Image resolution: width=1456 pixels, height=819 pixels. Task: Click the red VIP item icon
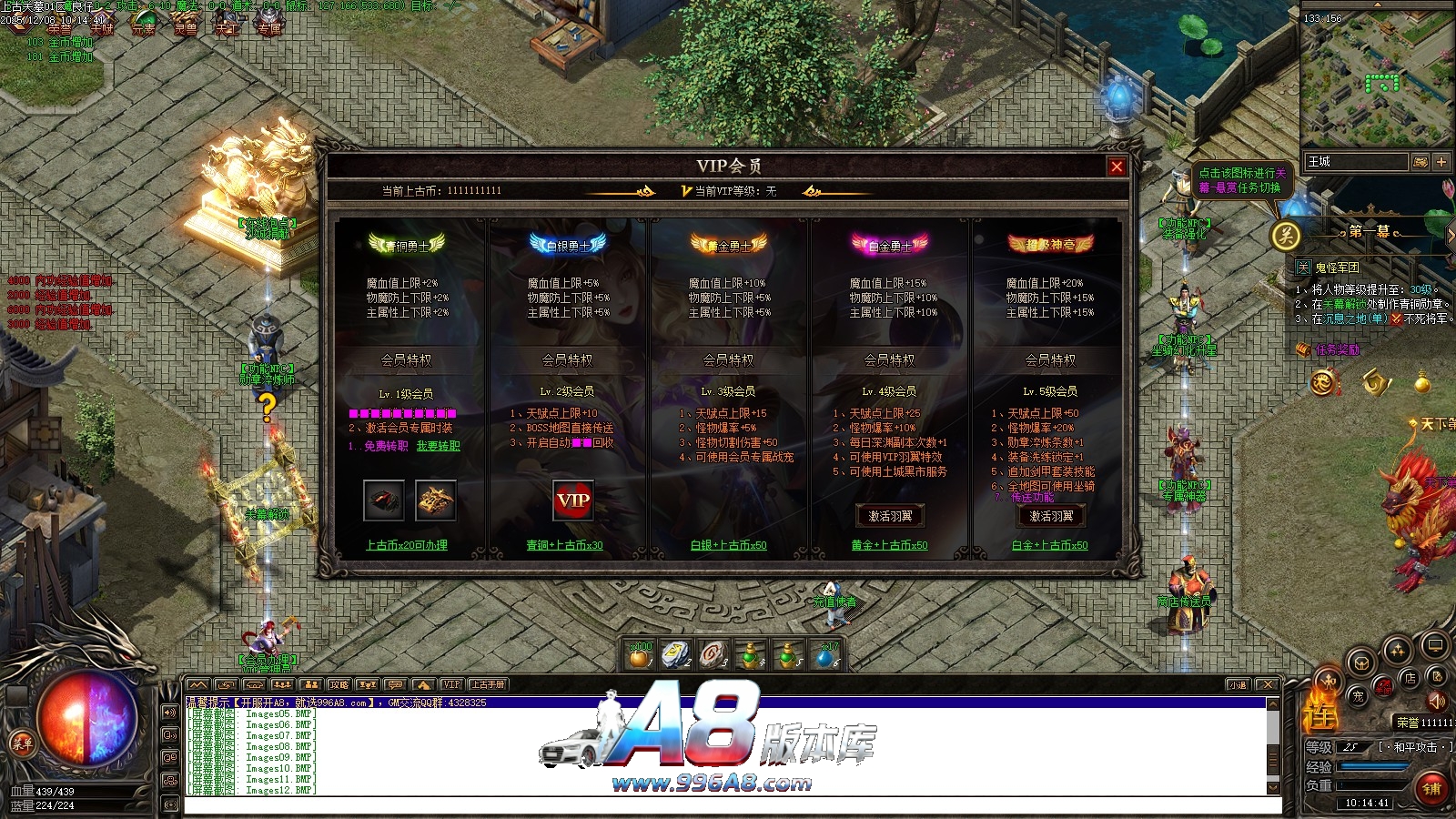(x=573, y=500)
